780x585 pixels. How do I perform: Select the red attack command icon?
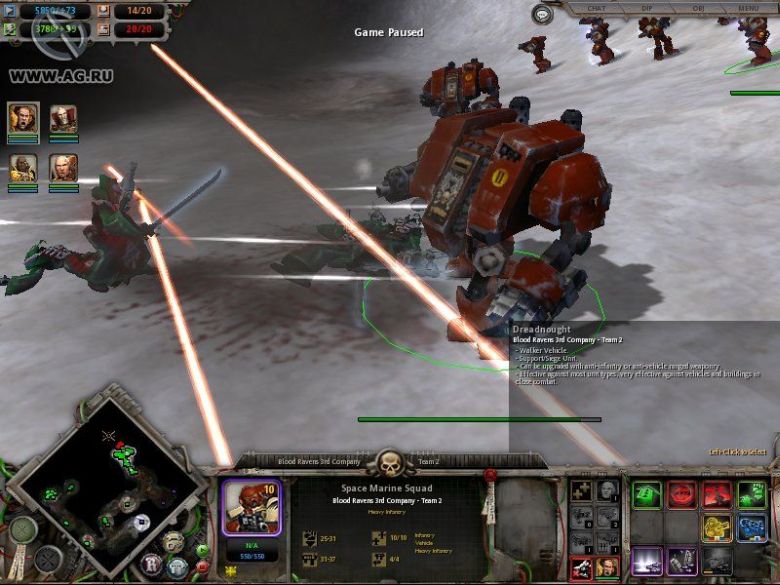tap(717, 495)
